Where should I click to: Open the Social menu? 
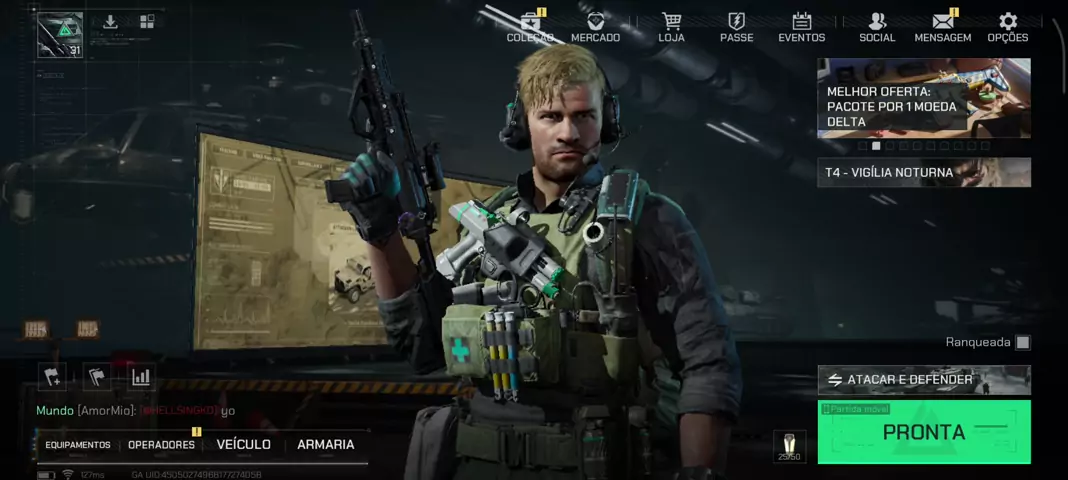click(877, 27)
